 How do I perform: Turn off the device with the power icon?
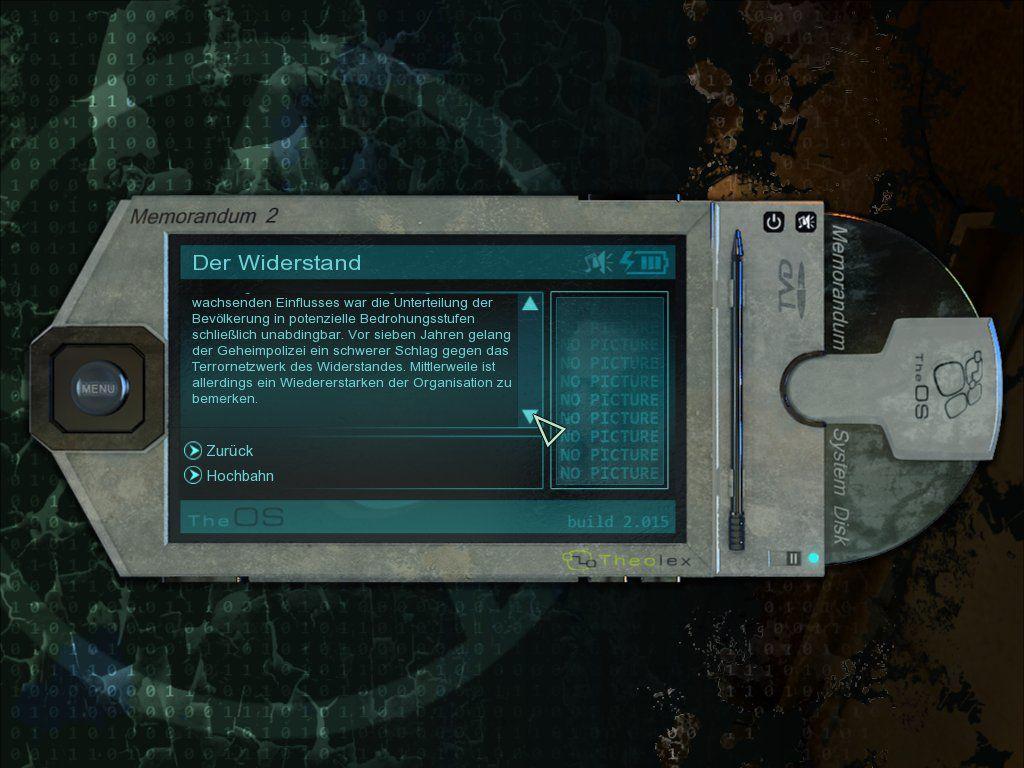point(773,222)
